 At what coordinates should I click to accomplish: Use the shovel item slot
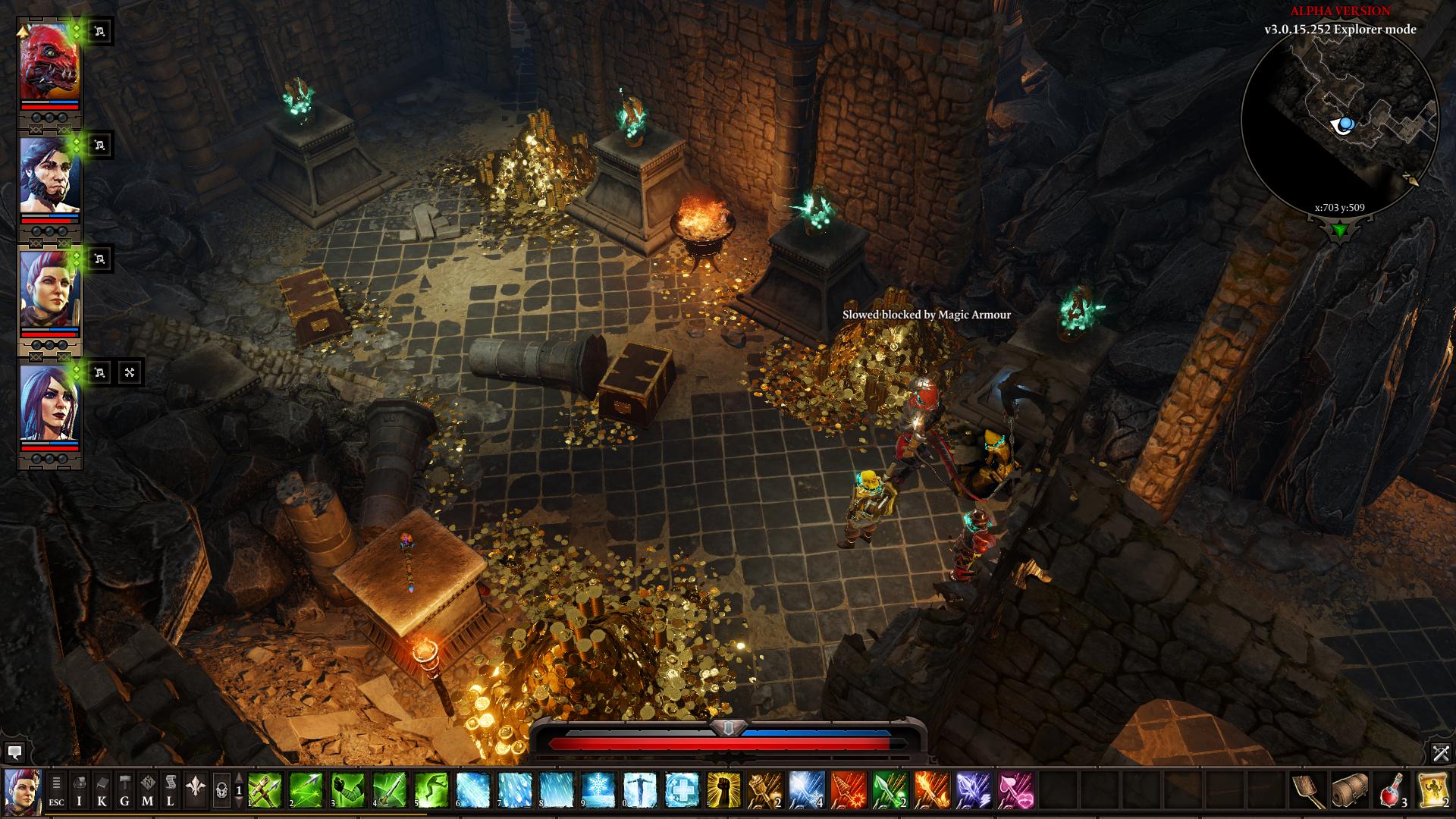1310,790
